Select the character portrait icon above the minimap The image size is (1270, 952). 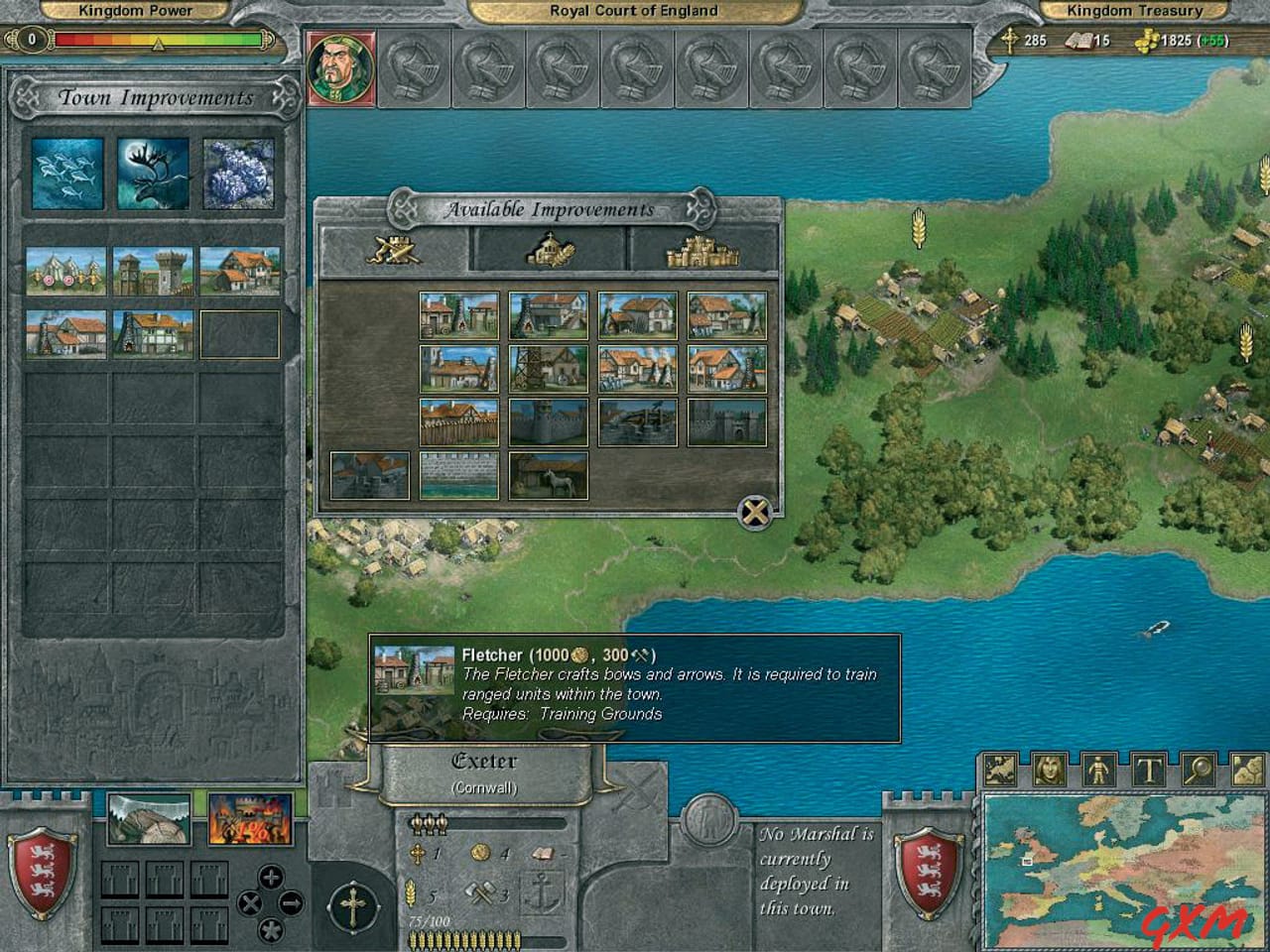(x=1047, y=768)
